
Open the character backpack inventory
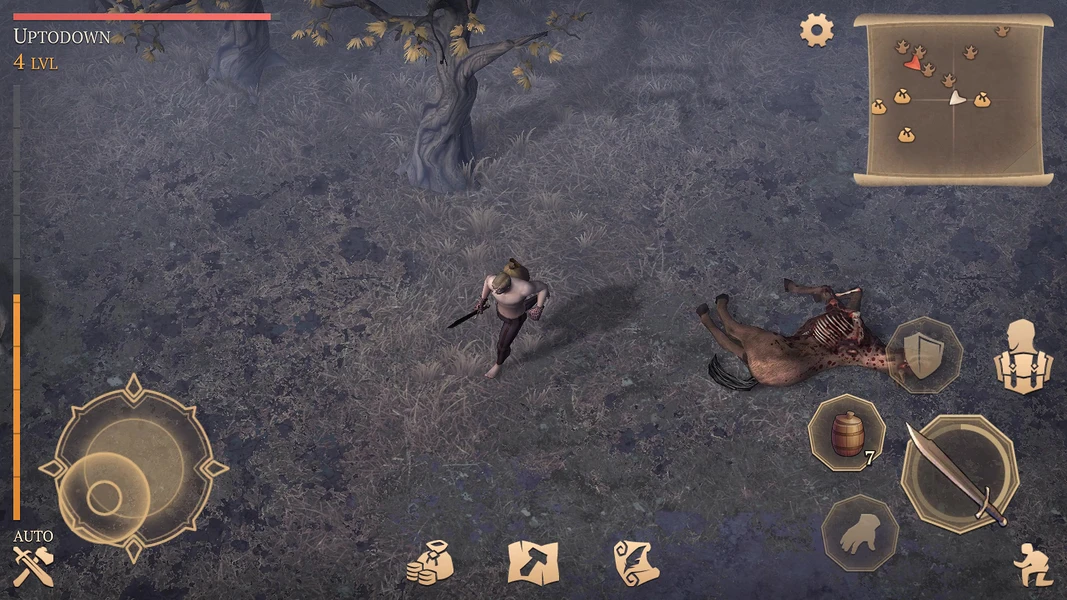point(1023,357)
